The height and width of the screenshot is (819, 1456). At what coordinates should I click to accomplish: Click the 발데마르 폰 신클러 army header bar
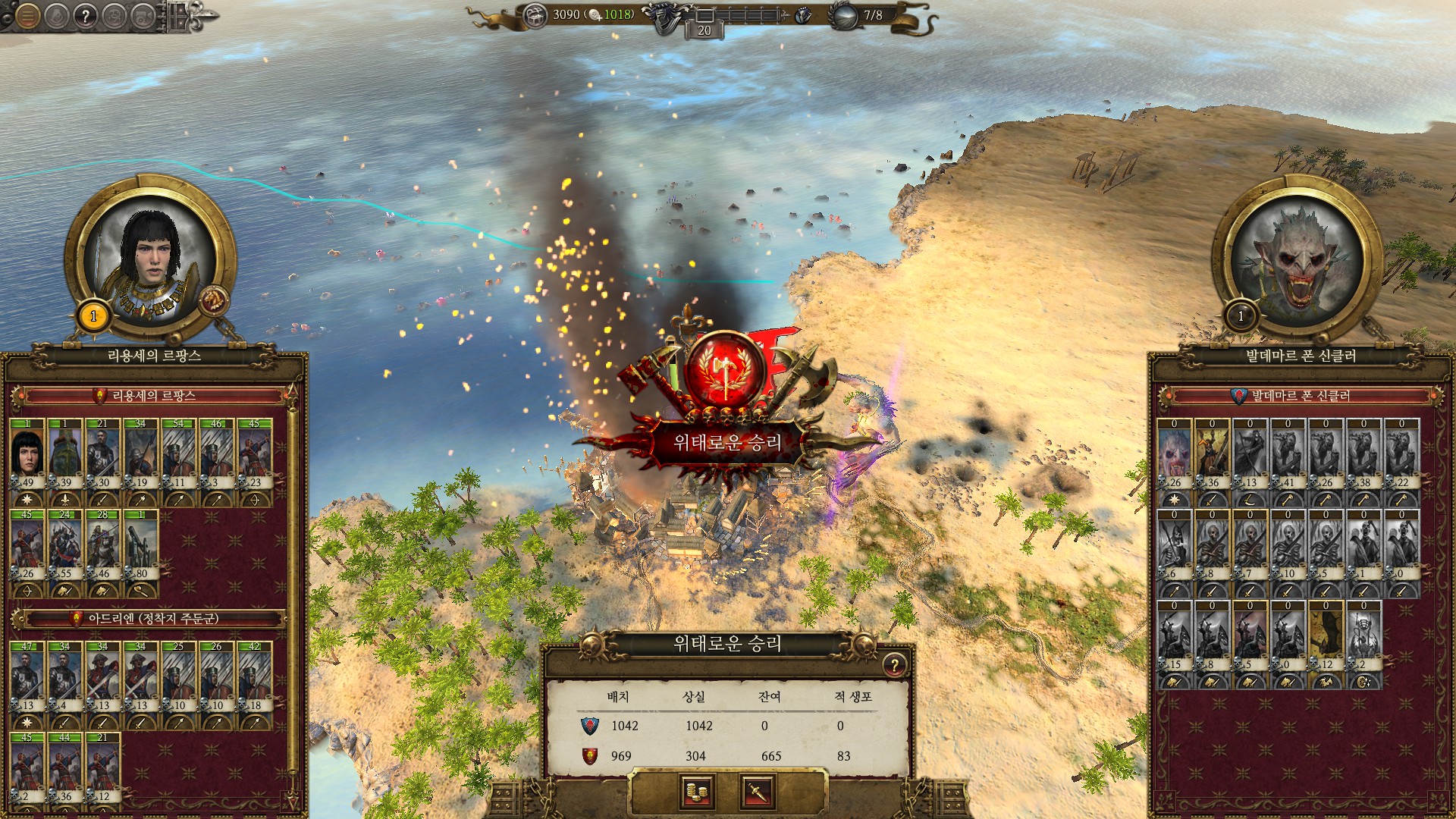point(1300,396)
